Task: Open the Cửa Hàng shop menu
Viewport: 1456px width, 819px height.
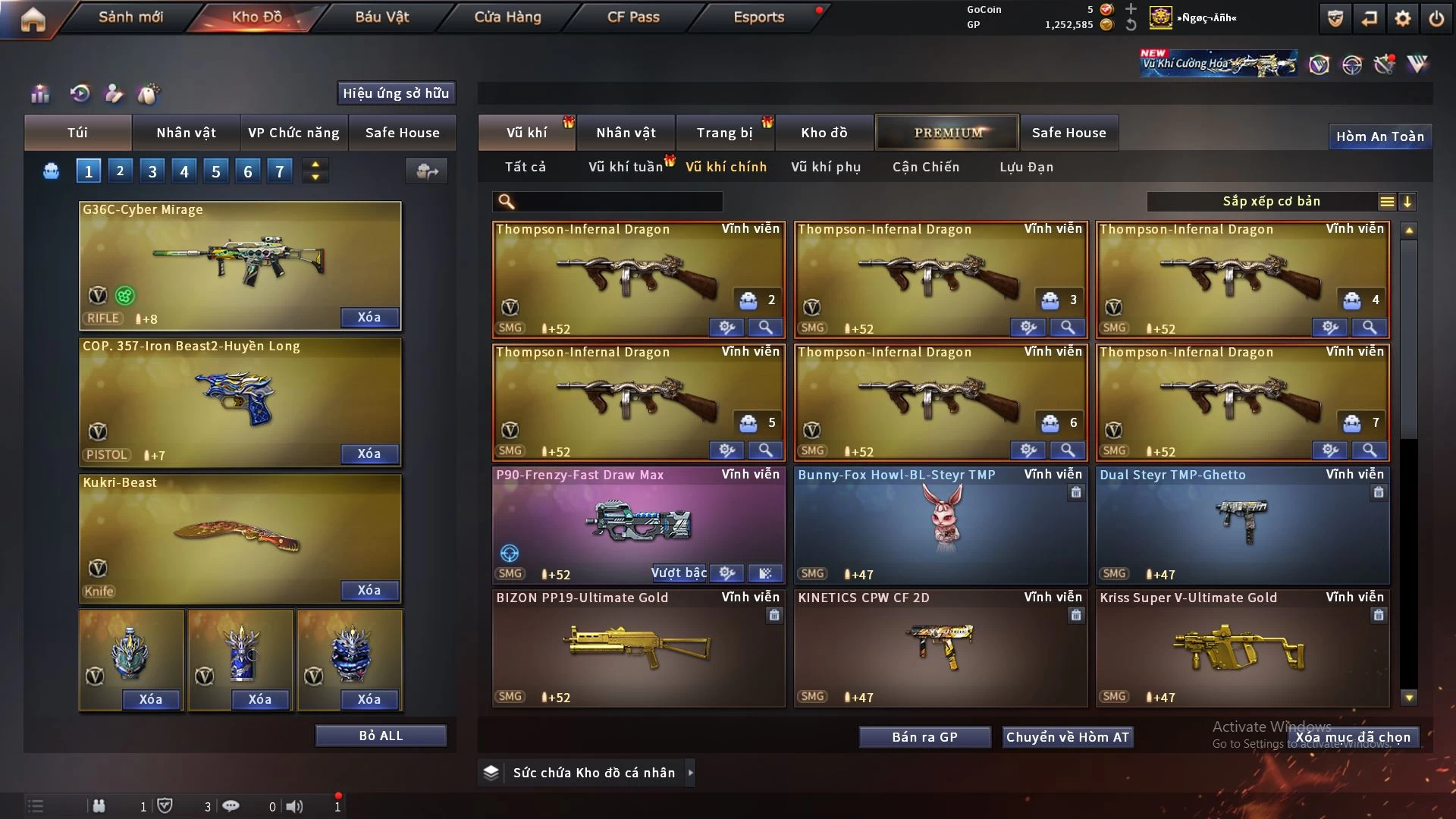Action: click(x=507, y=17)
